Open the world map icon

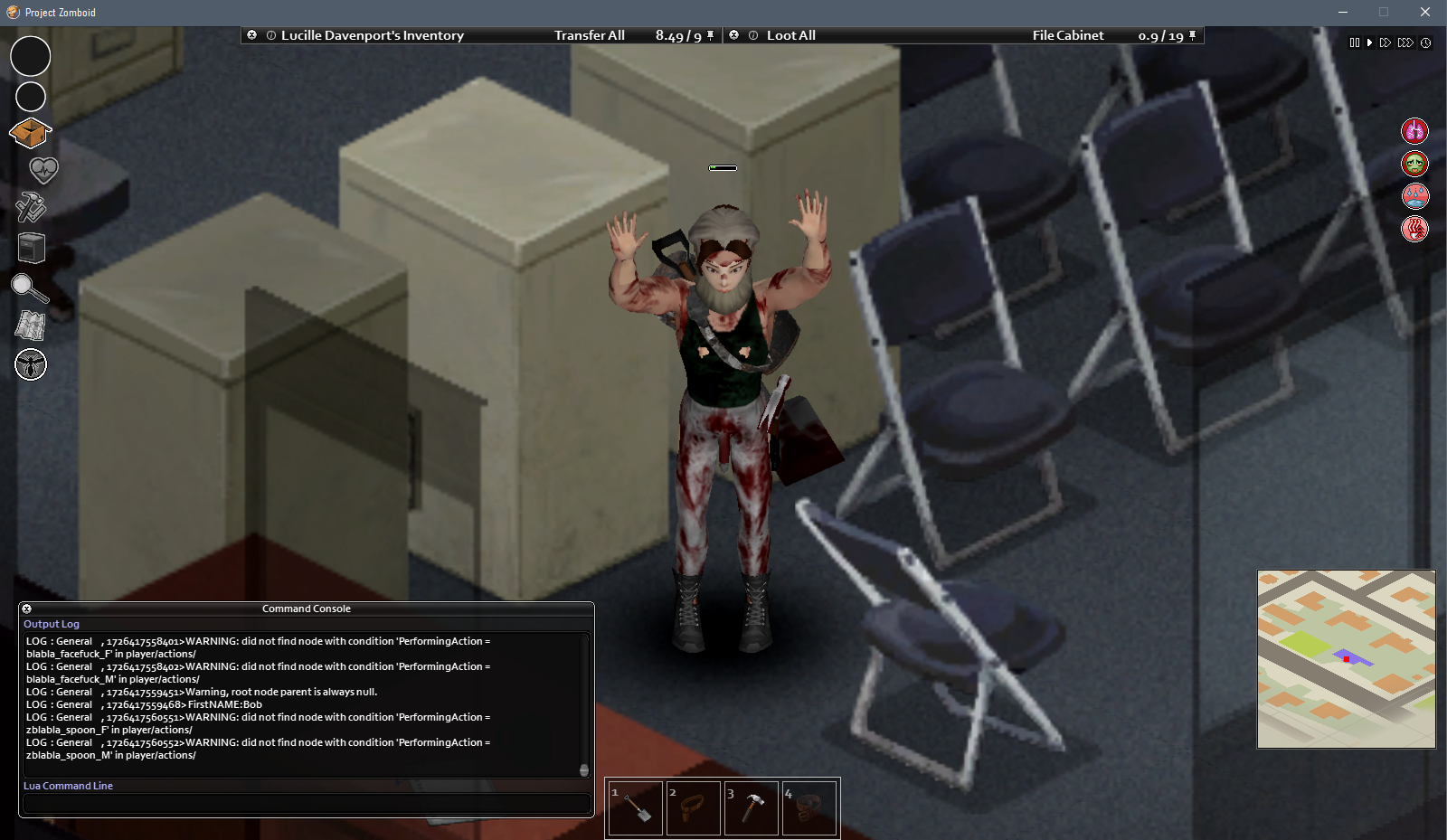click(x=30, y=326)
